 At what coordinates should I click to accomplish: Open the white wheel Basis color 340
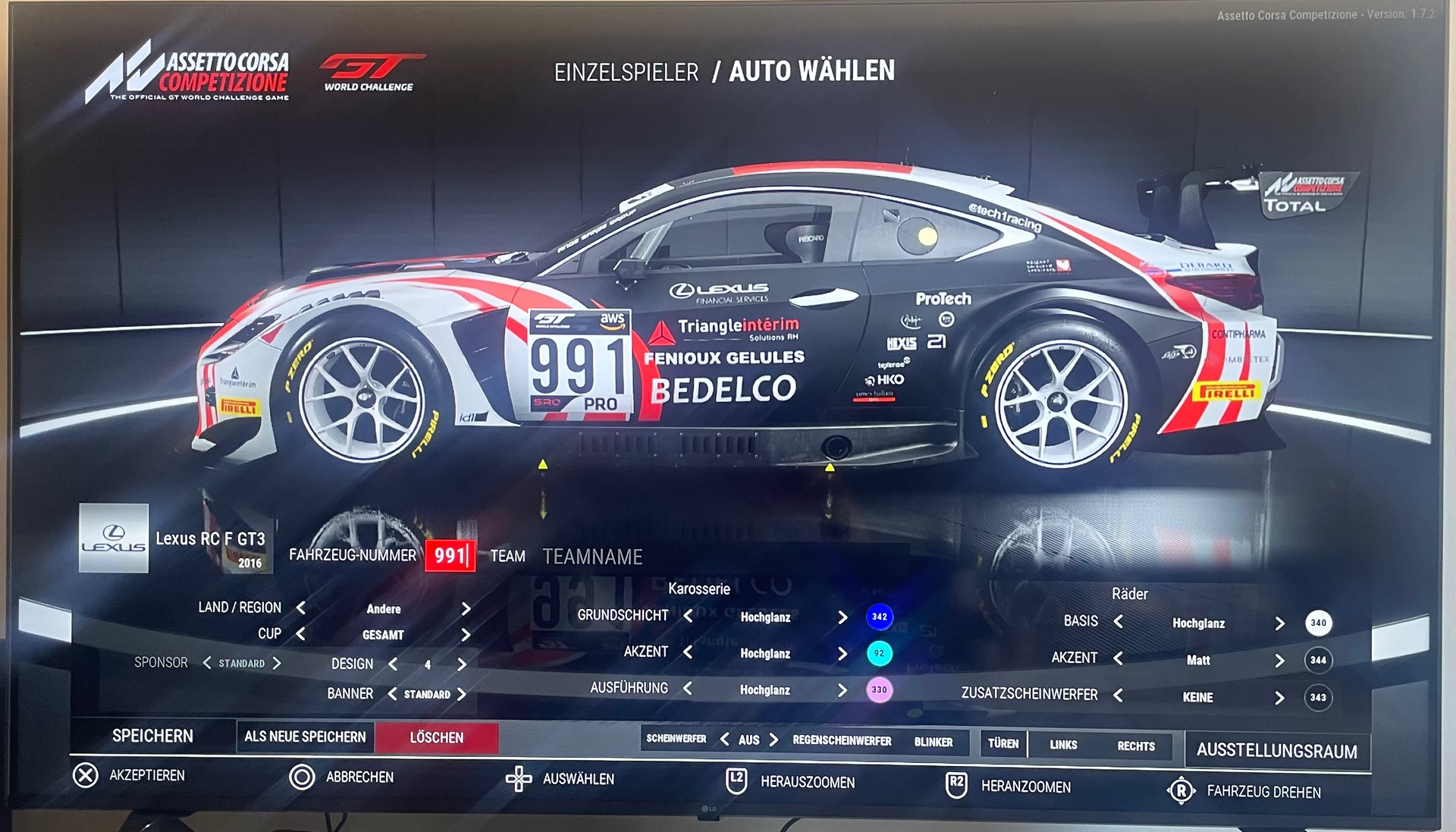(x=1318, y=623)
